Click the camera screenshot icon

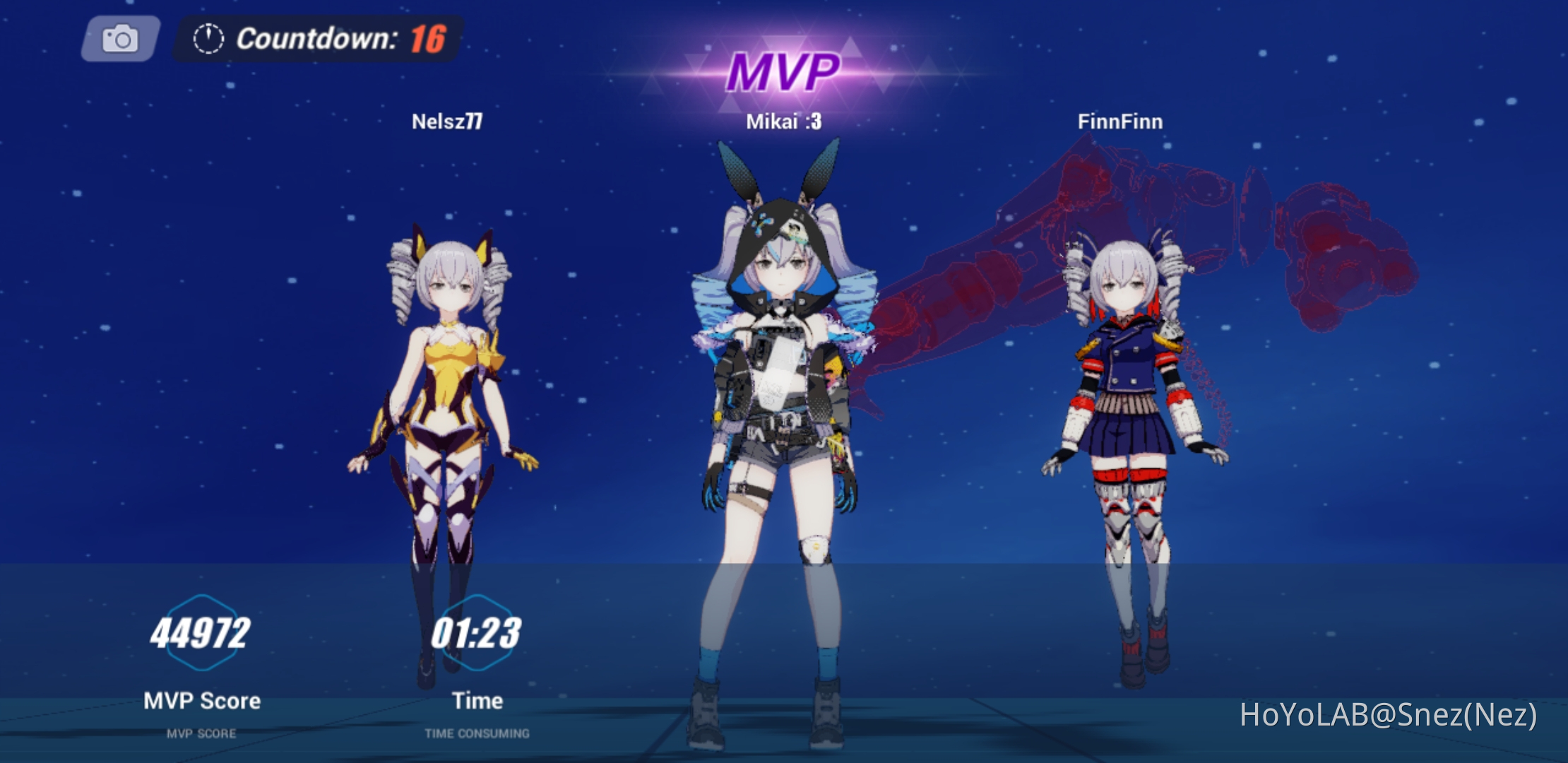click(x=120, y=40)
